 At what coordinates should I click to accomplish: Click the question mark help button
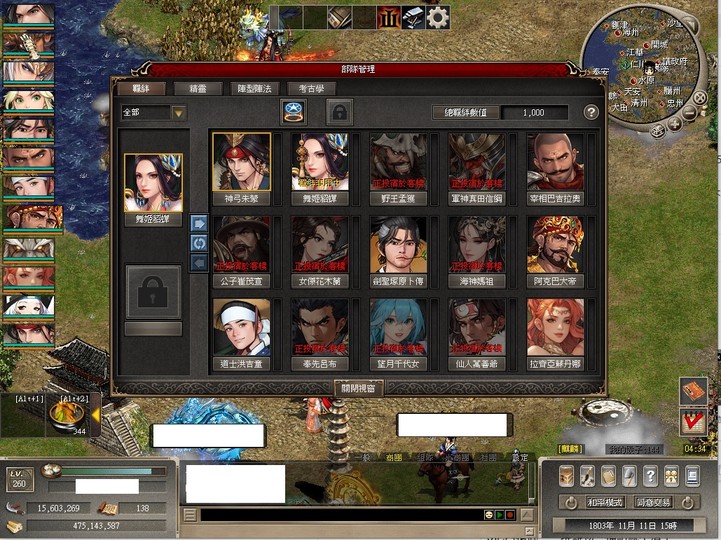[x=591, y=112]
